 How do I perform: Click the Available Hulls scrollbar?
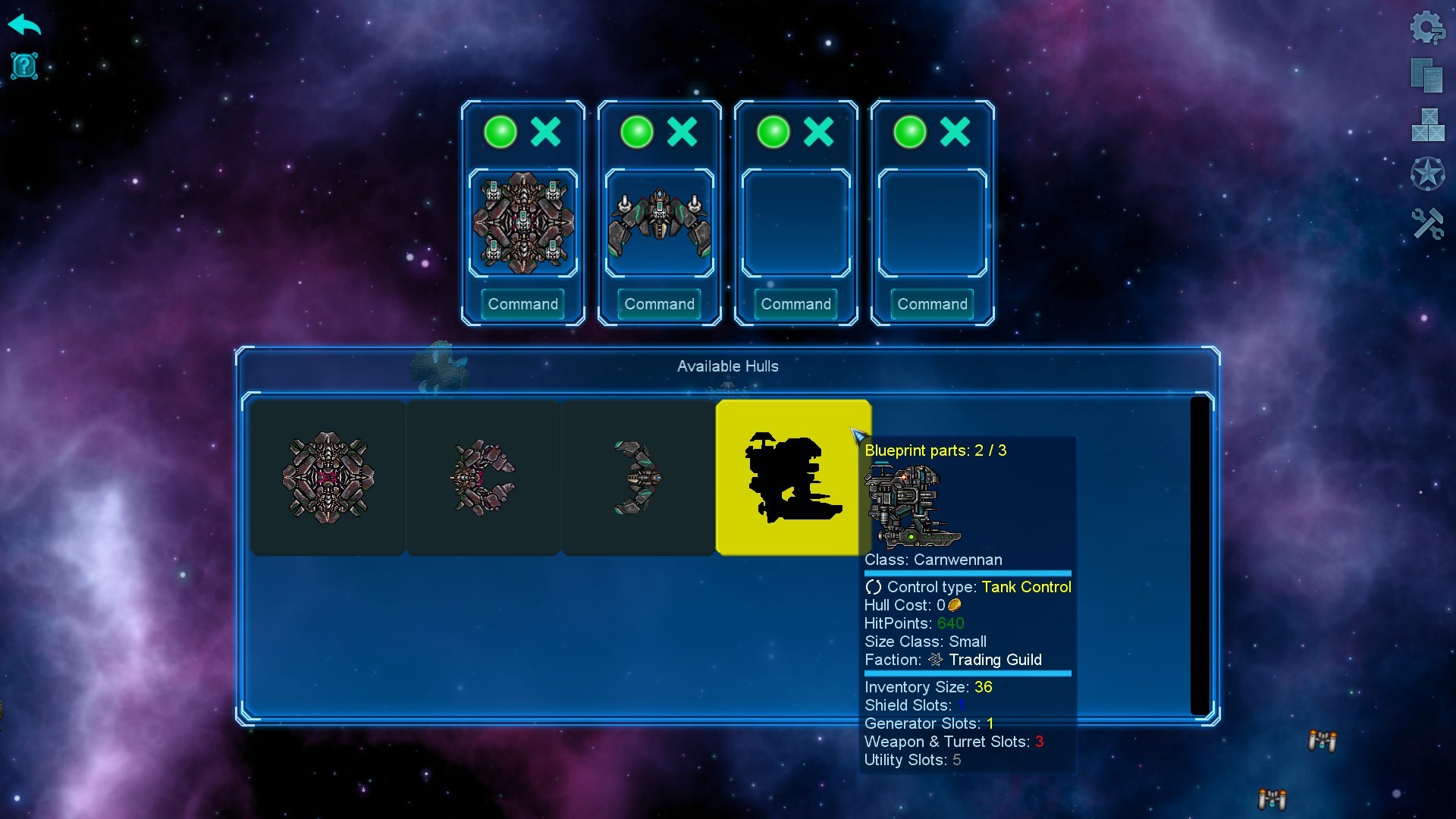1199,555
